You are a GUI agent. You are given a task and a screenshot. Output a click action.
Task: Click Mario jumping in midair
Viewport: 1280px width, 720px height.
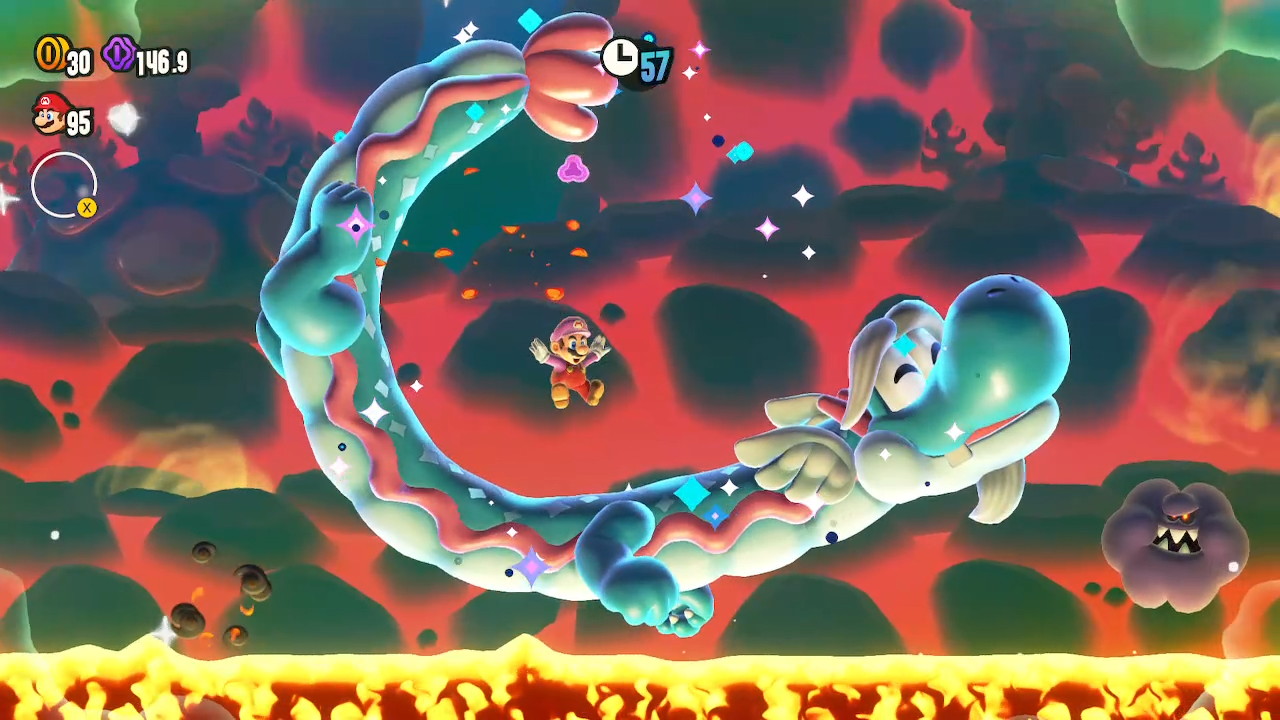573,363
